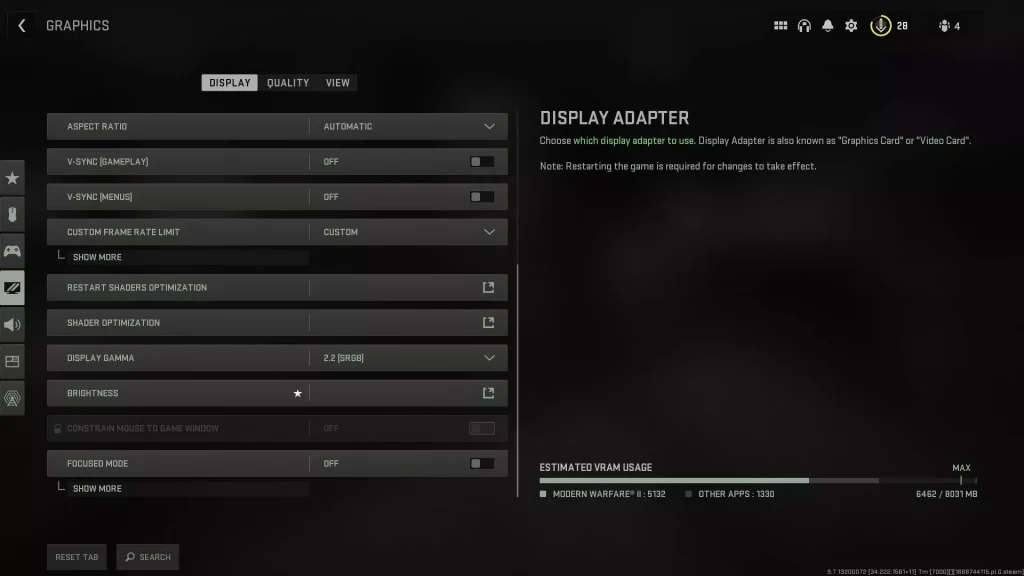This screenshot has height=576, width=1024.
Task: Choose a Display Gamma value
Action: 489,358
